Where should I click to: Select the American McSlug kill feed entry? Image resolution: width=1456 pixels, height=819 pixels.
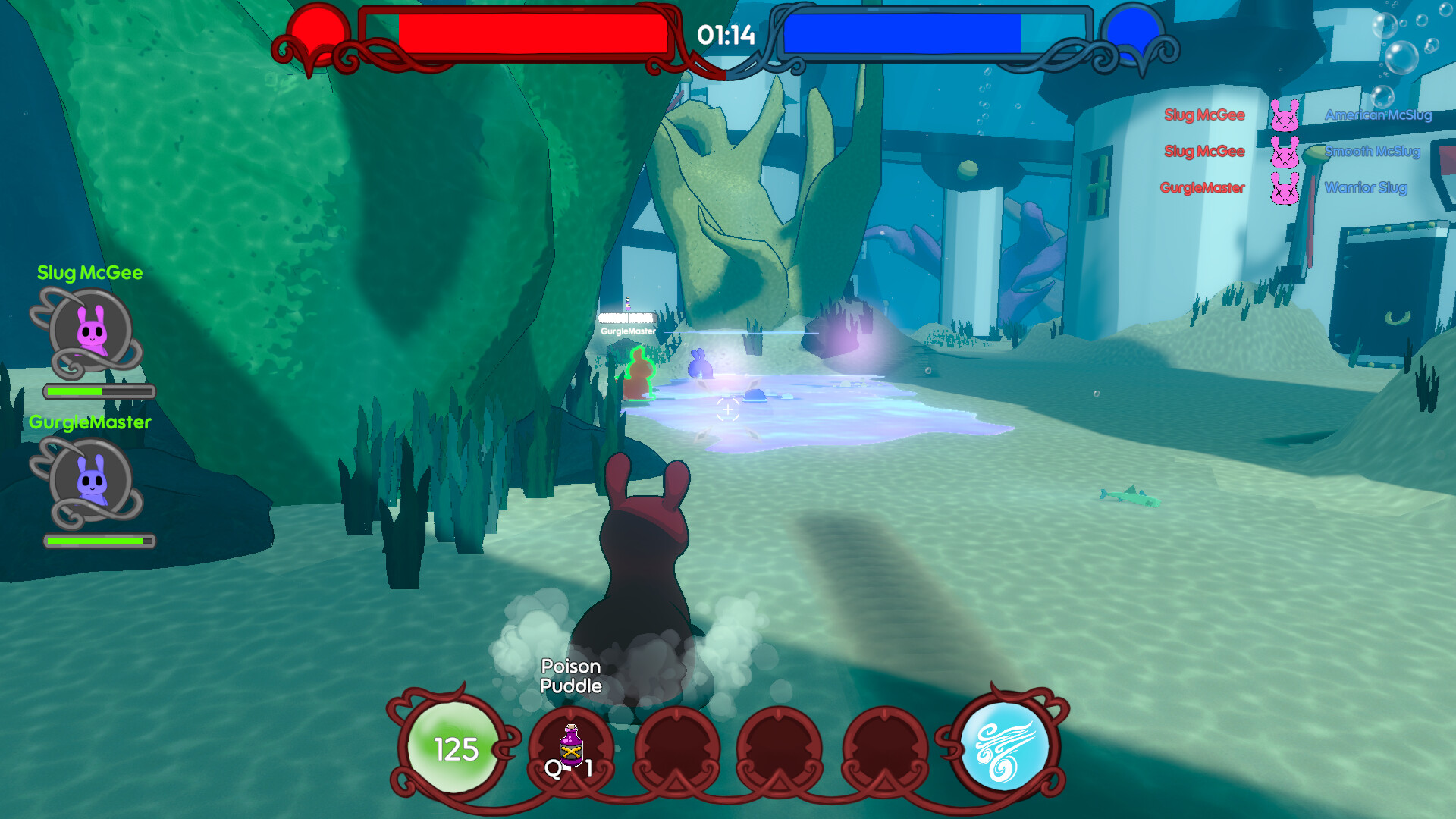[x=1377, y=115]
